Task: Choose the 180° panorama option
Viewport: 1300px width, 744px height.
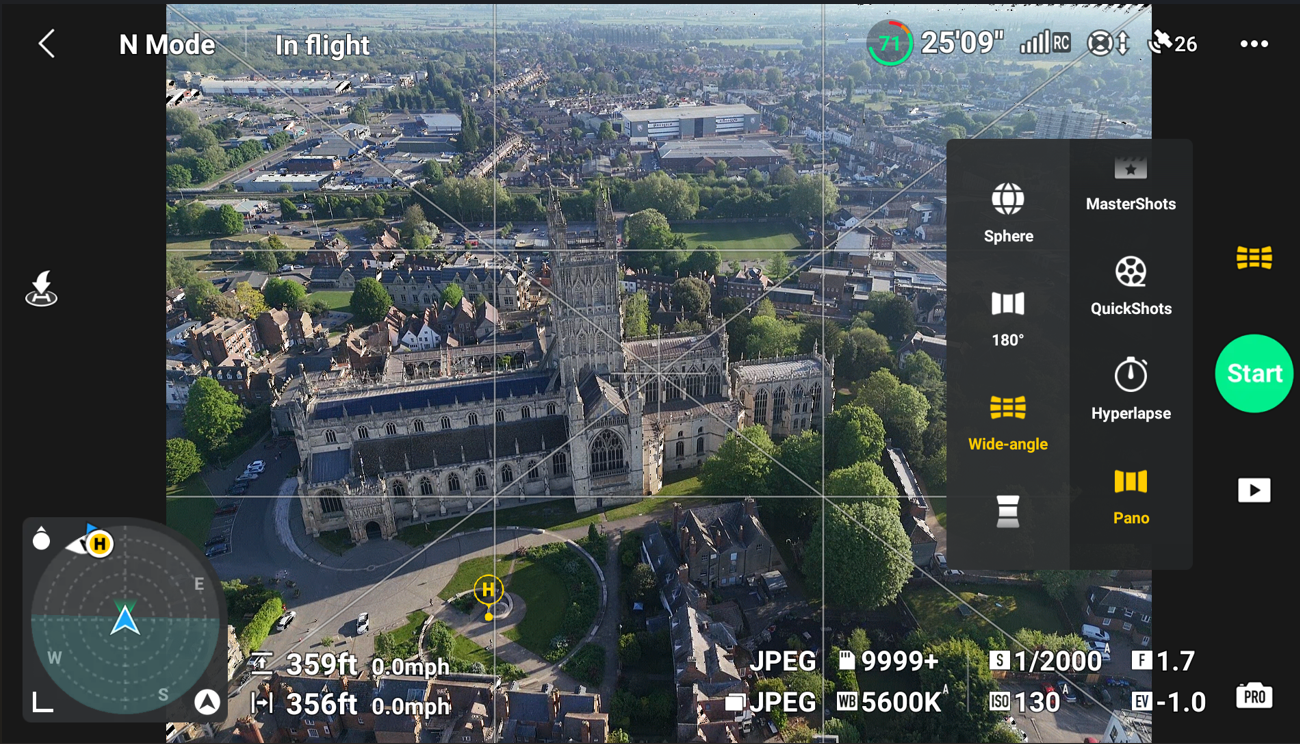Action: [x=1008, y=318]
